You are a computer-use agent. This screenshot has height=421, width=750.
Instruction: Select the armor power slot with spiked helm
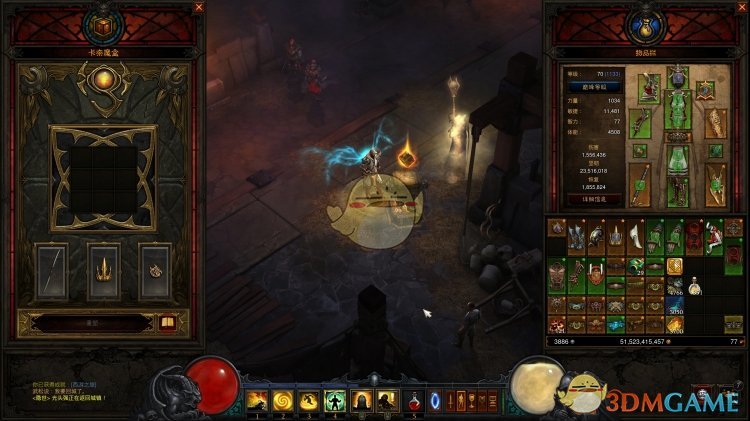(x=104, y=271)
